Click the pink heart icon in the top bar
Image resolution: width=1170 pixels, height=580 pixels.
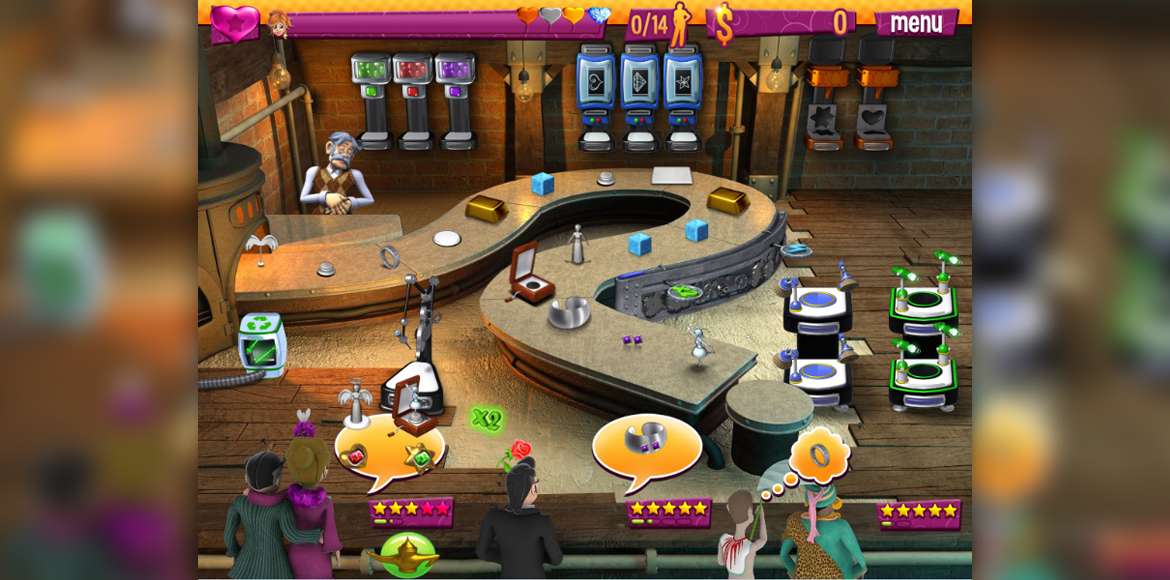tap(234, 23)
